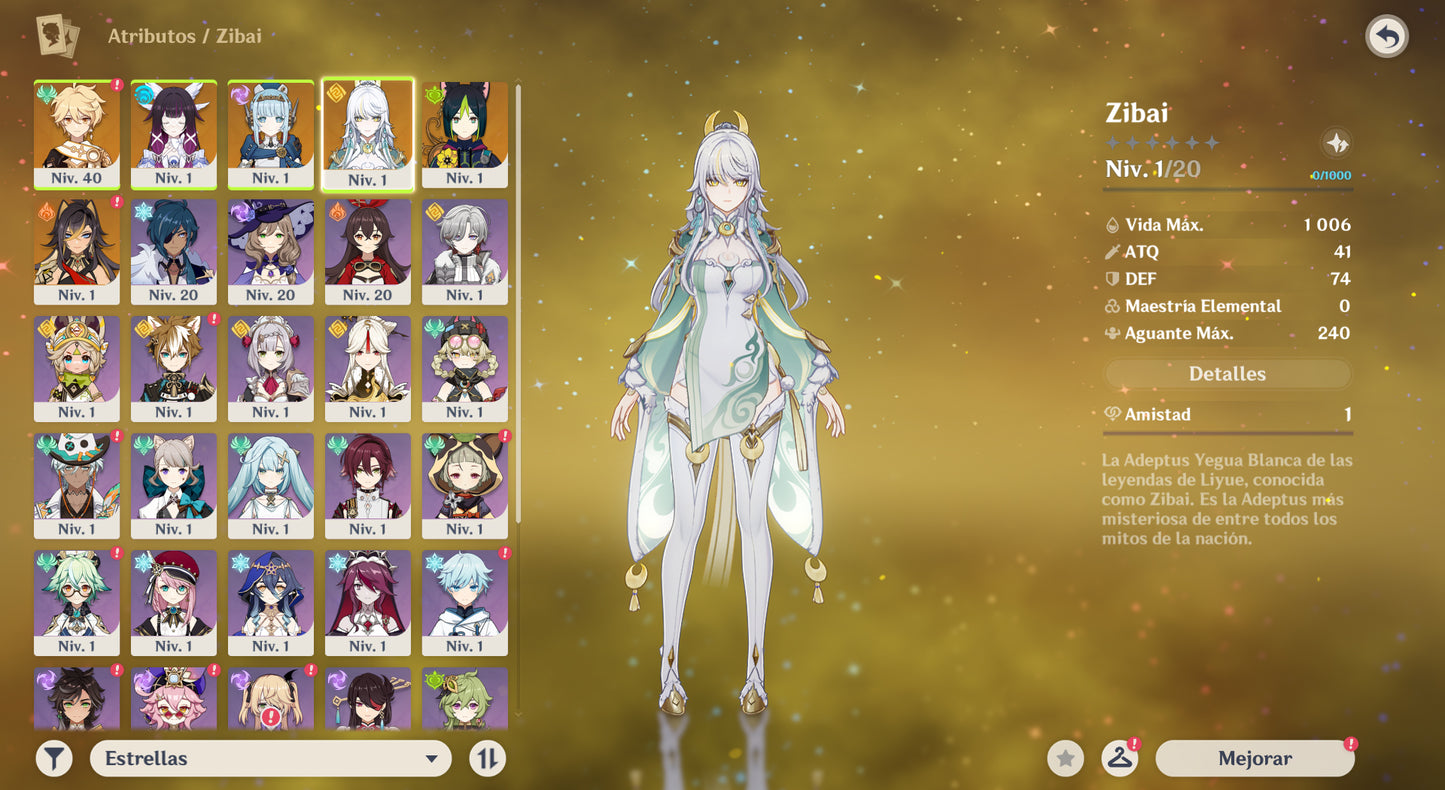Viewport: 1445px width, 790px height.
Task: Click the Atributos / Zibai breadcrumb
Action: coord(184,36)
